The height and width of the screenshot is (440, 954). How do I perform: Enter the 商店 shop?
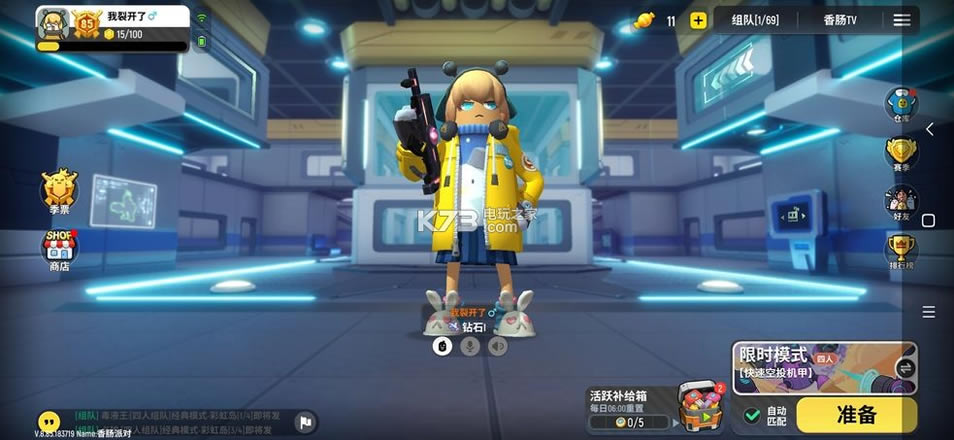(59, 248)
